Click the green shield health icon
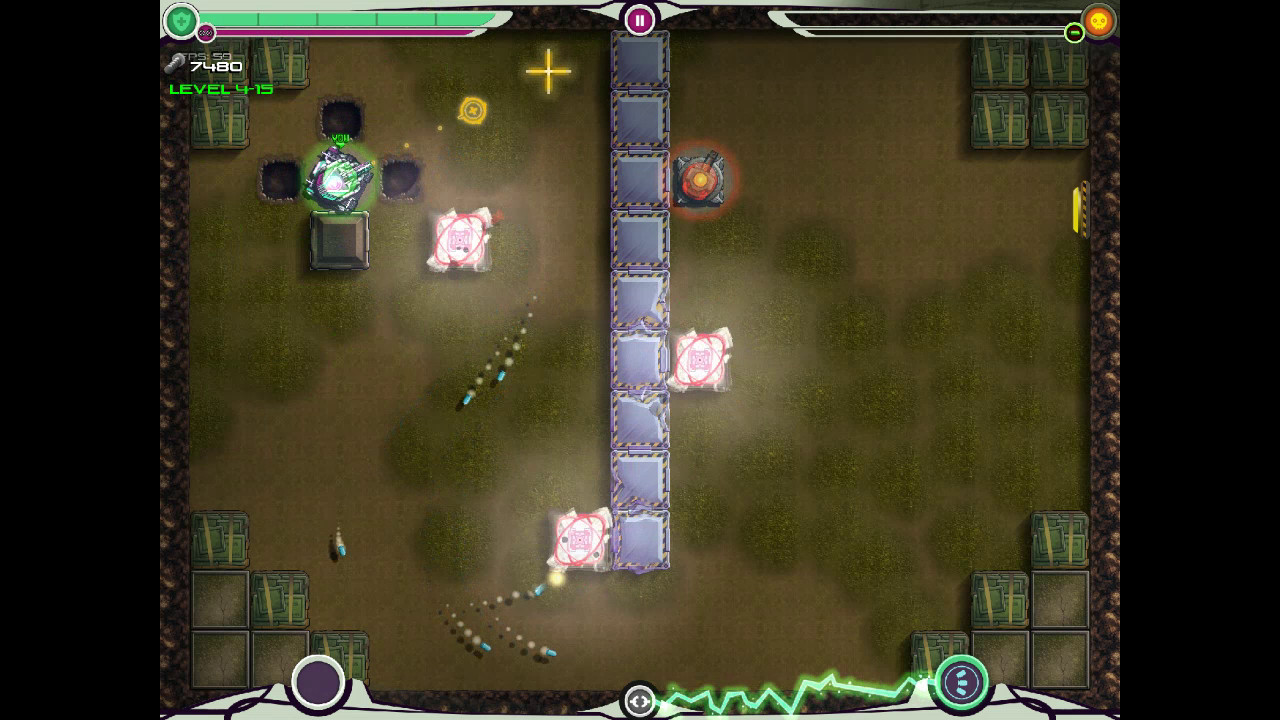The image size is (1280, 720). (x=183, y=19)
